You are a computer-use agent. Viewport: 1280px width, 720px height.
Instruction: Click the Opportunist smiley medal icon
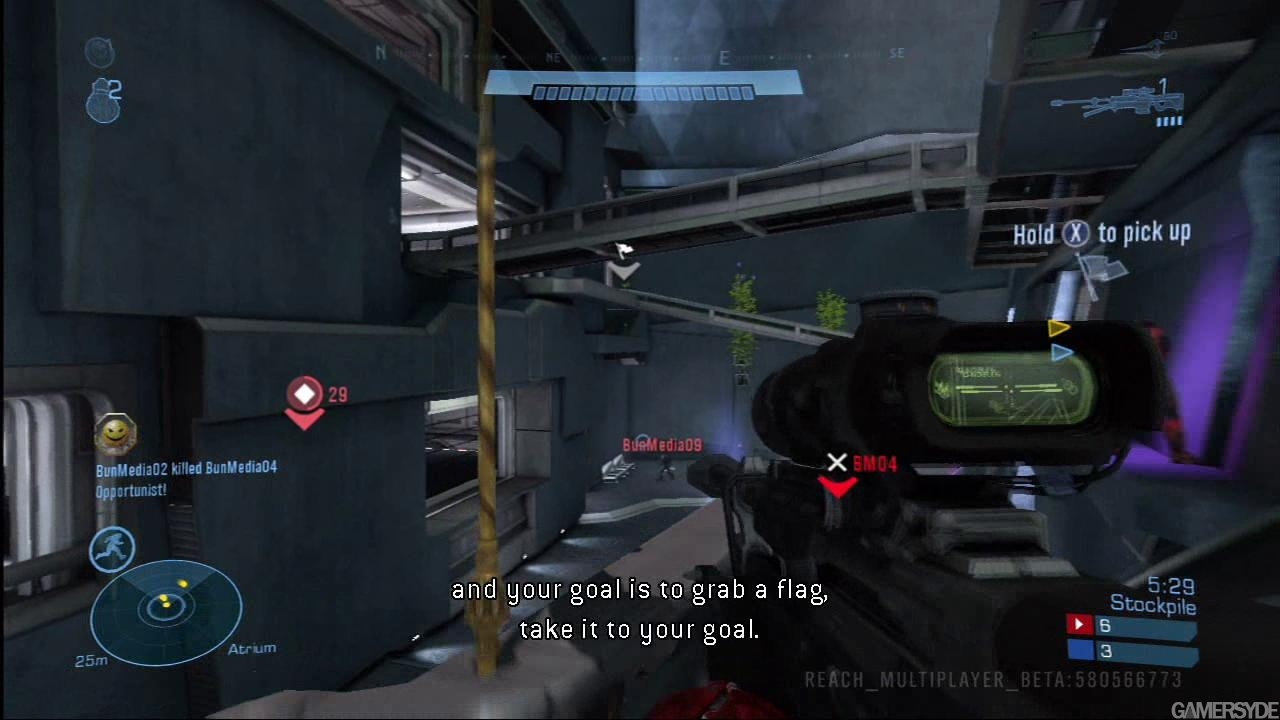[x=116, y=433]
